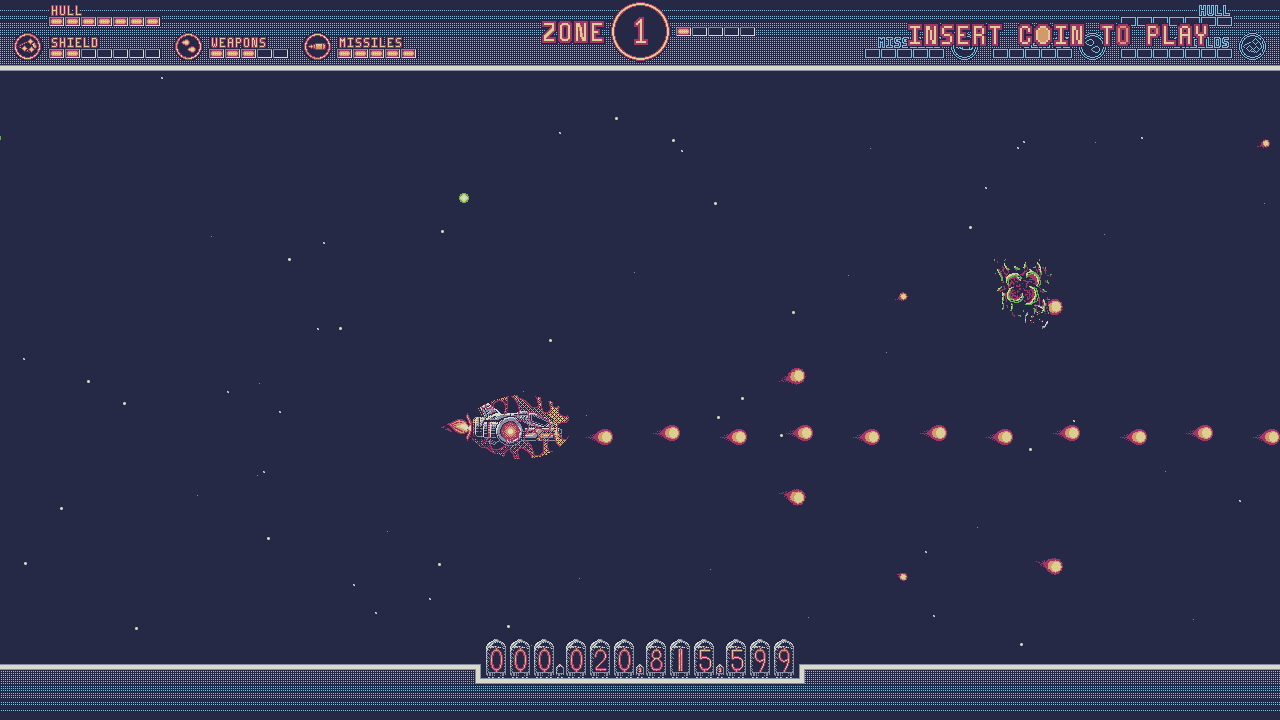The image size is (1280, 720).
Task: Click the score counter at the bottom
Action: 638,660
